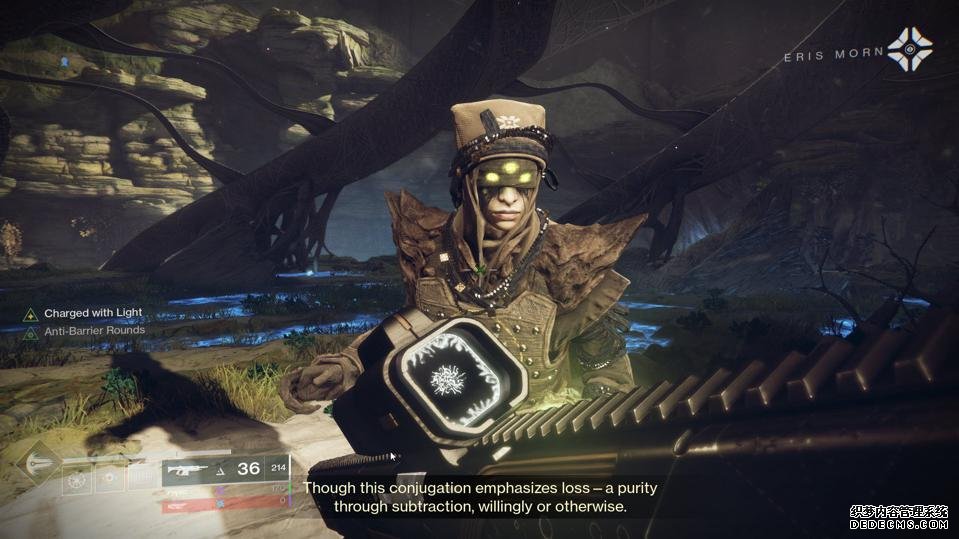The image size is (959, 539).
Task: Click the Charged with Light buff icon
Action: [31, 314]
